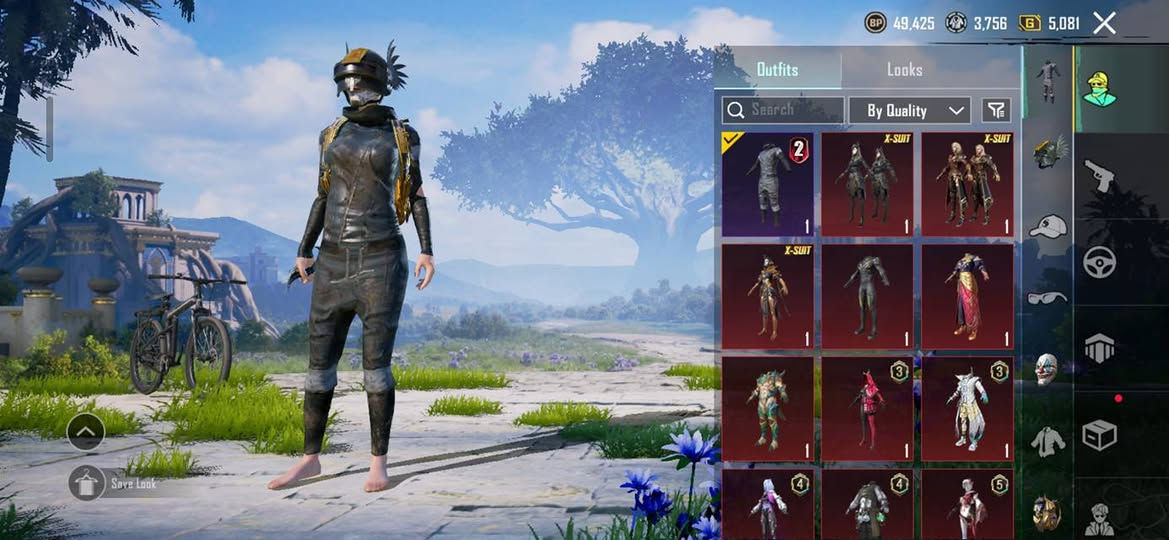This screenshot has height=540, width=1169.
Task: Show the jacket tops subcategory
Action: 1047,440
